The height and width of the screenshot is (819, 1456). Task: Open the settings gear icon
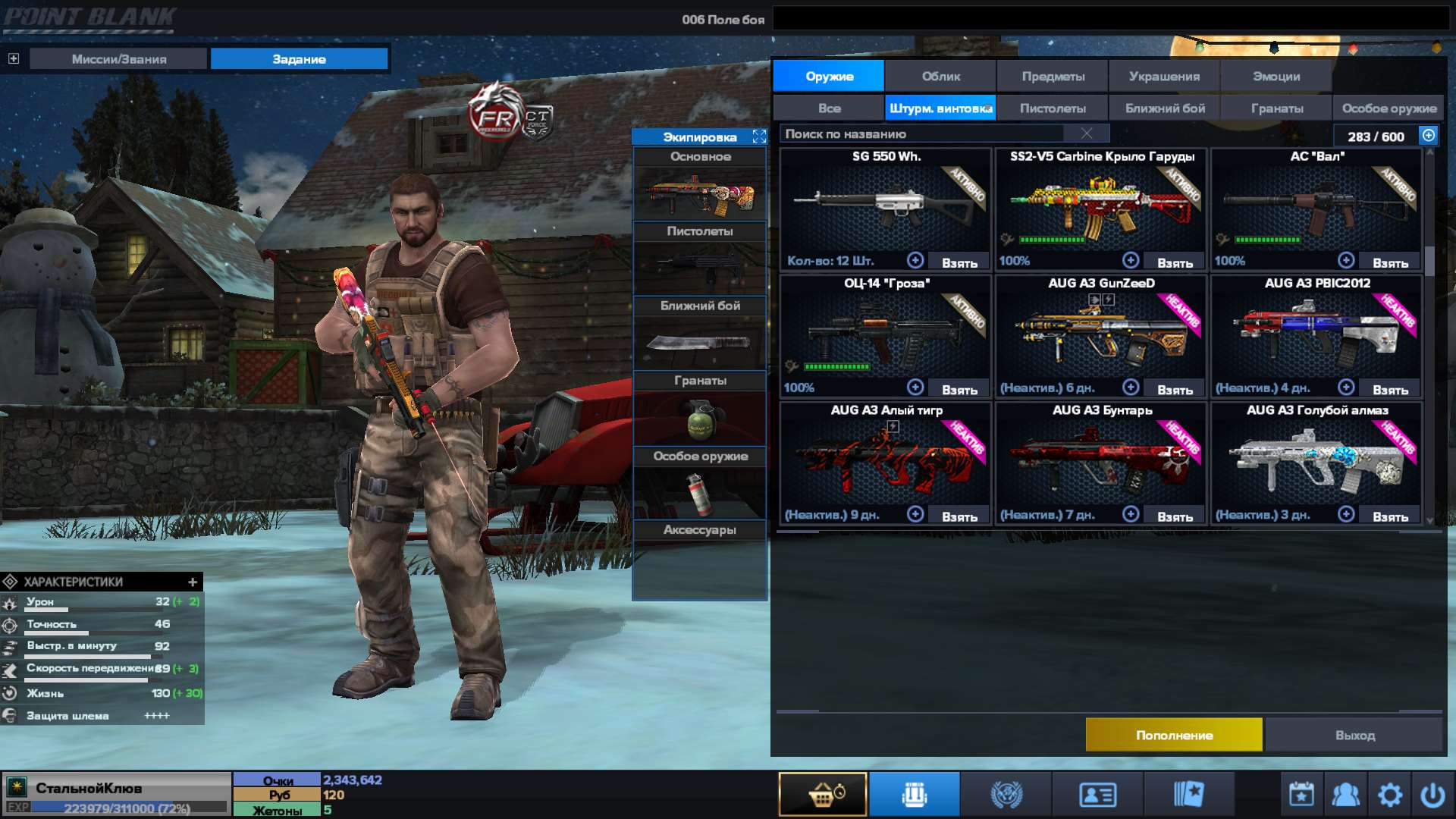[x=1391, y=793]
